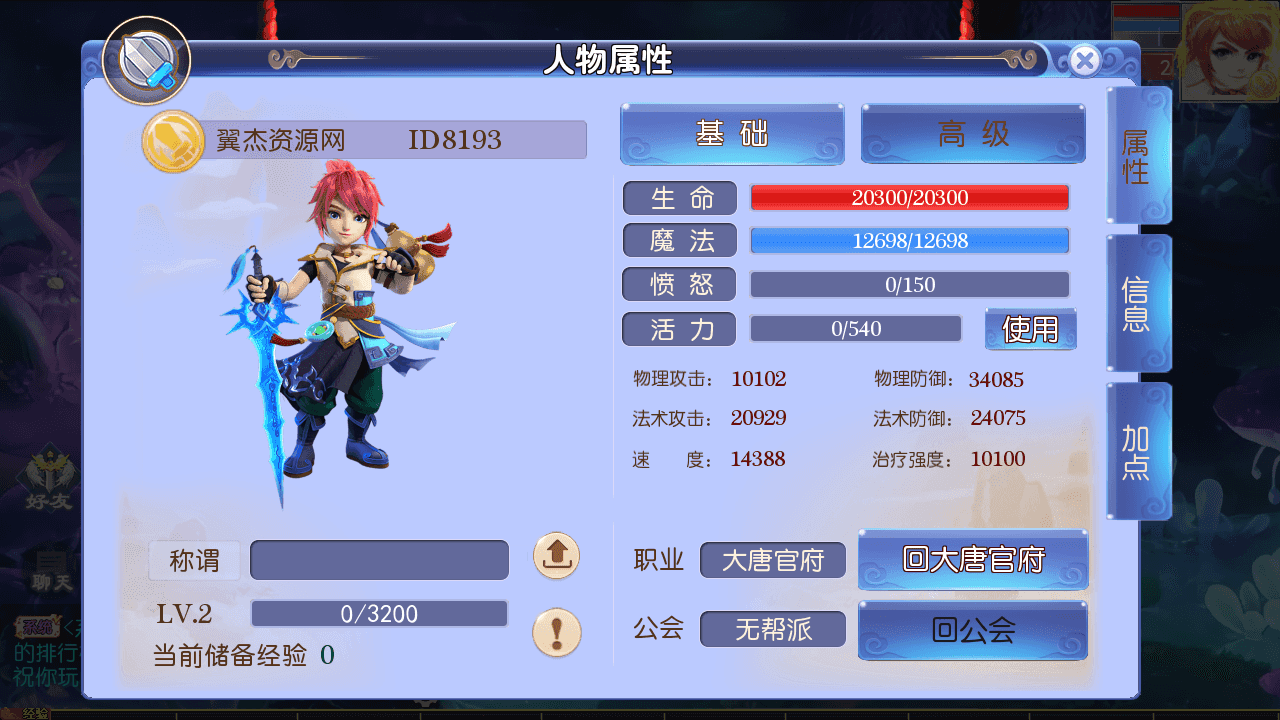Click the 称谓 (Title) button

[x=194, y=560]
